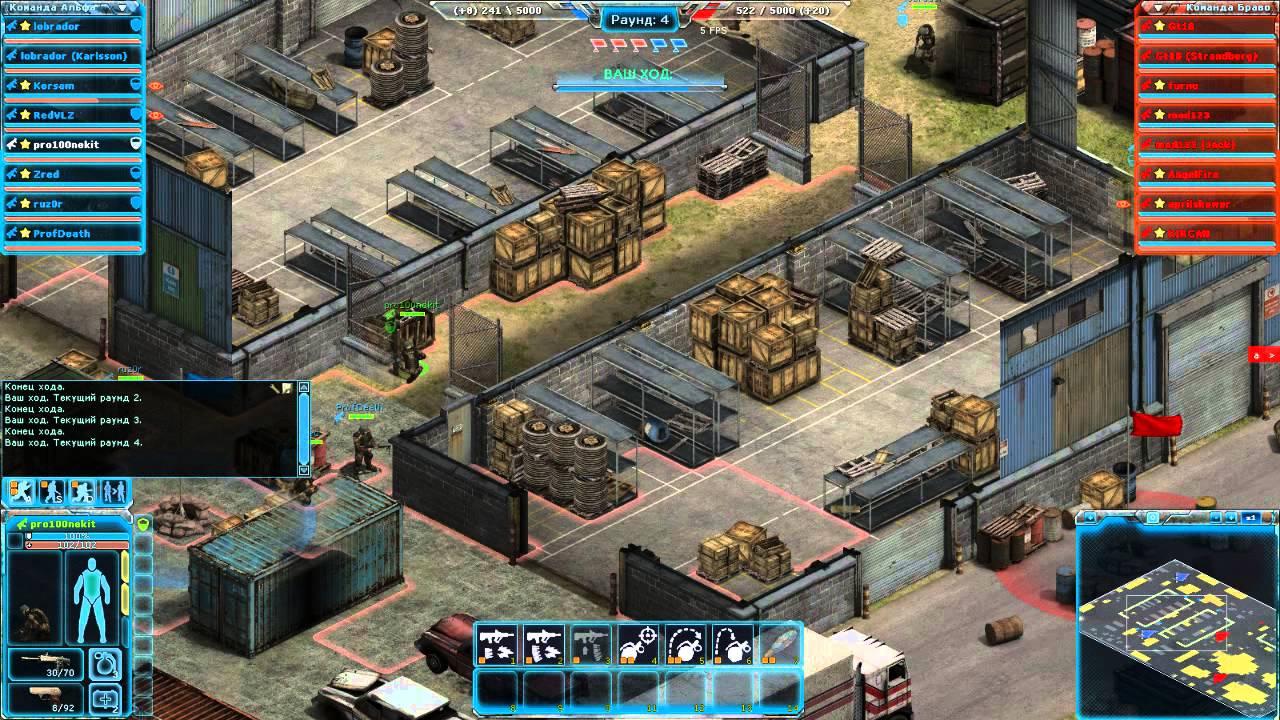Viewport: 1280px width, 720px height.
Task: Pick Zred from the Alpha team panel
Action: (68, 174)
